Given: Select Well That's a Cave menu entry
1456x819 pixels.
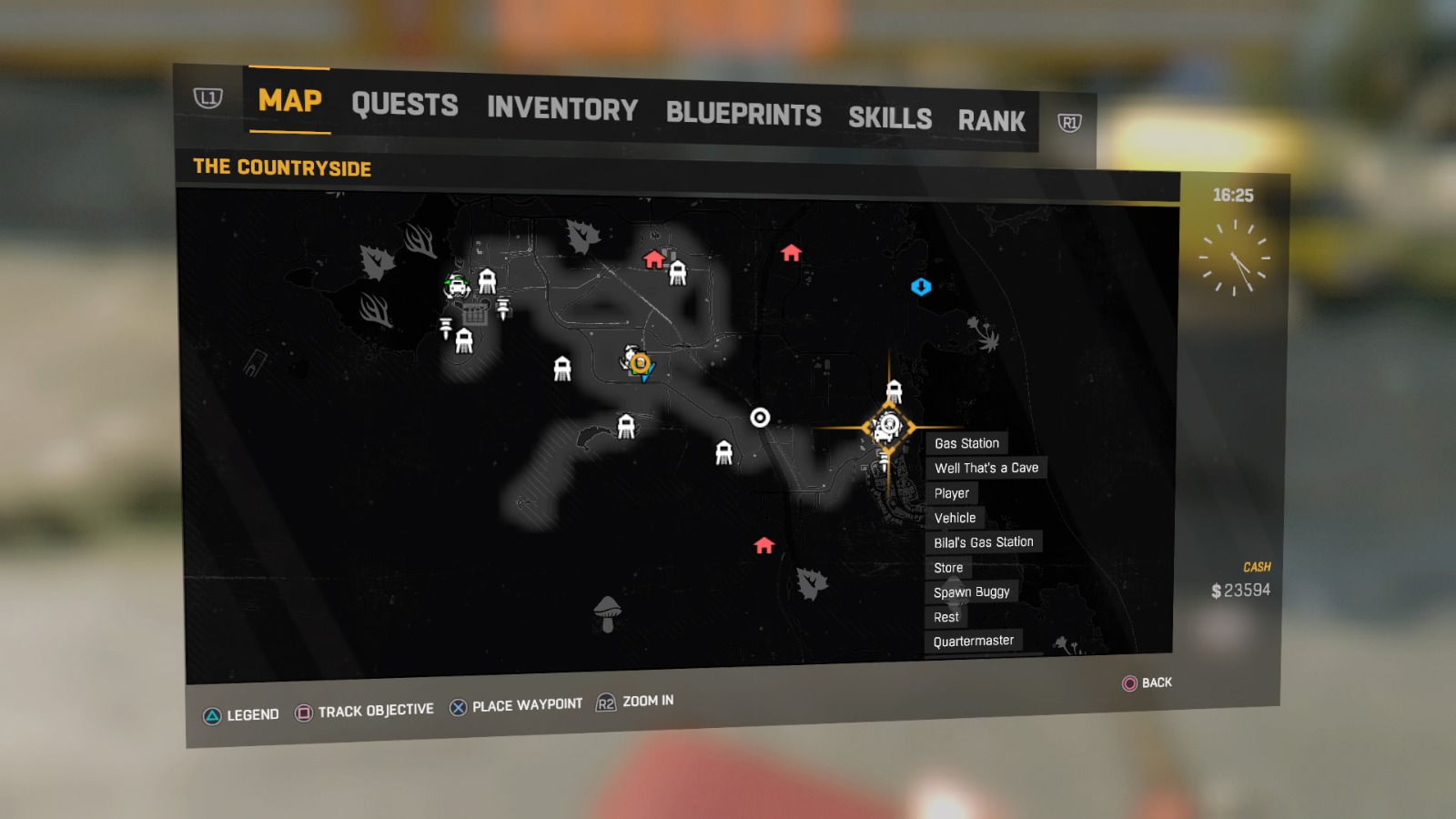Looking at the screenshot, I should coord(988,467).
